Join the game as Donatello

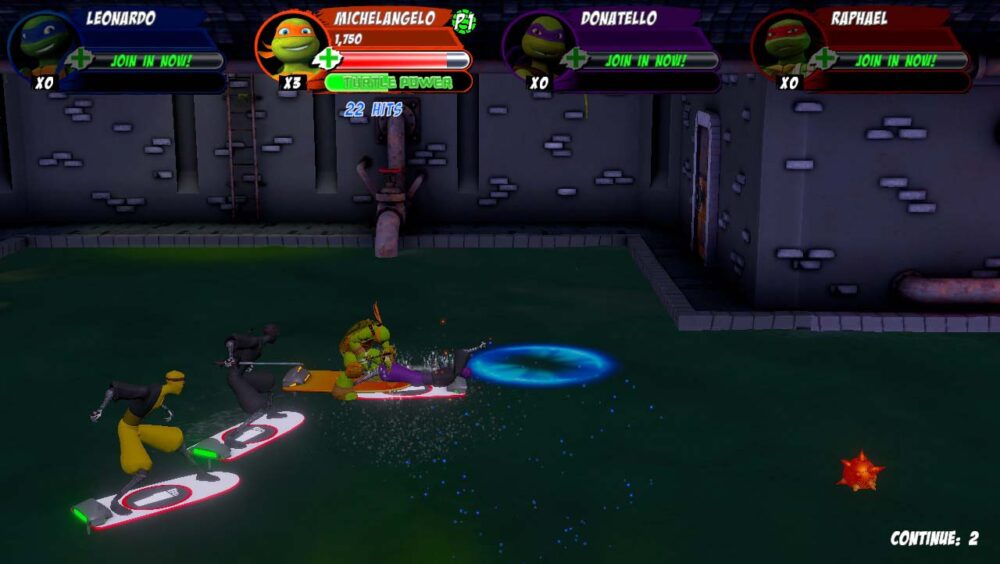coord(645,60)
